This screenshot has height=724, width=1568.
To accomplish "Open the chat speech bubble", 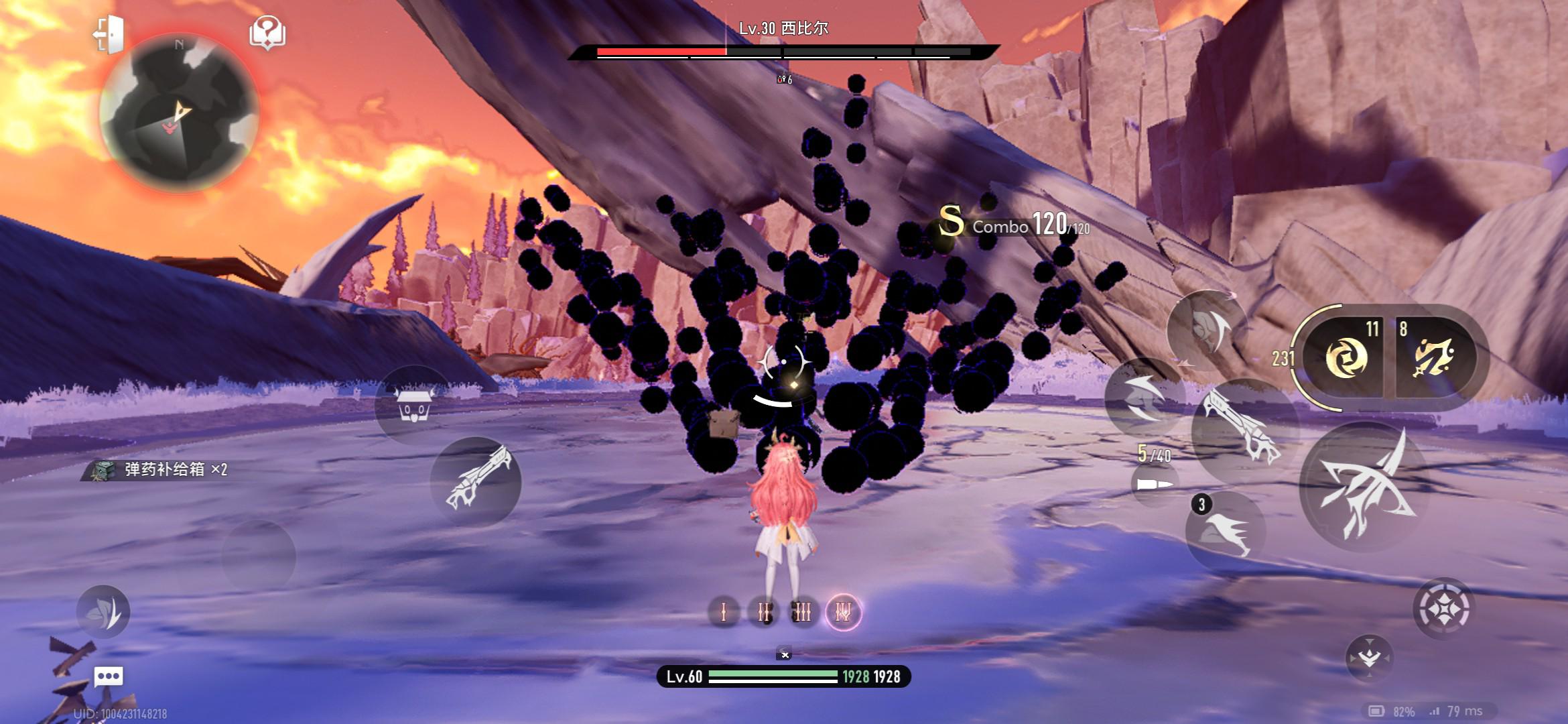I will [x=109, y=676].
